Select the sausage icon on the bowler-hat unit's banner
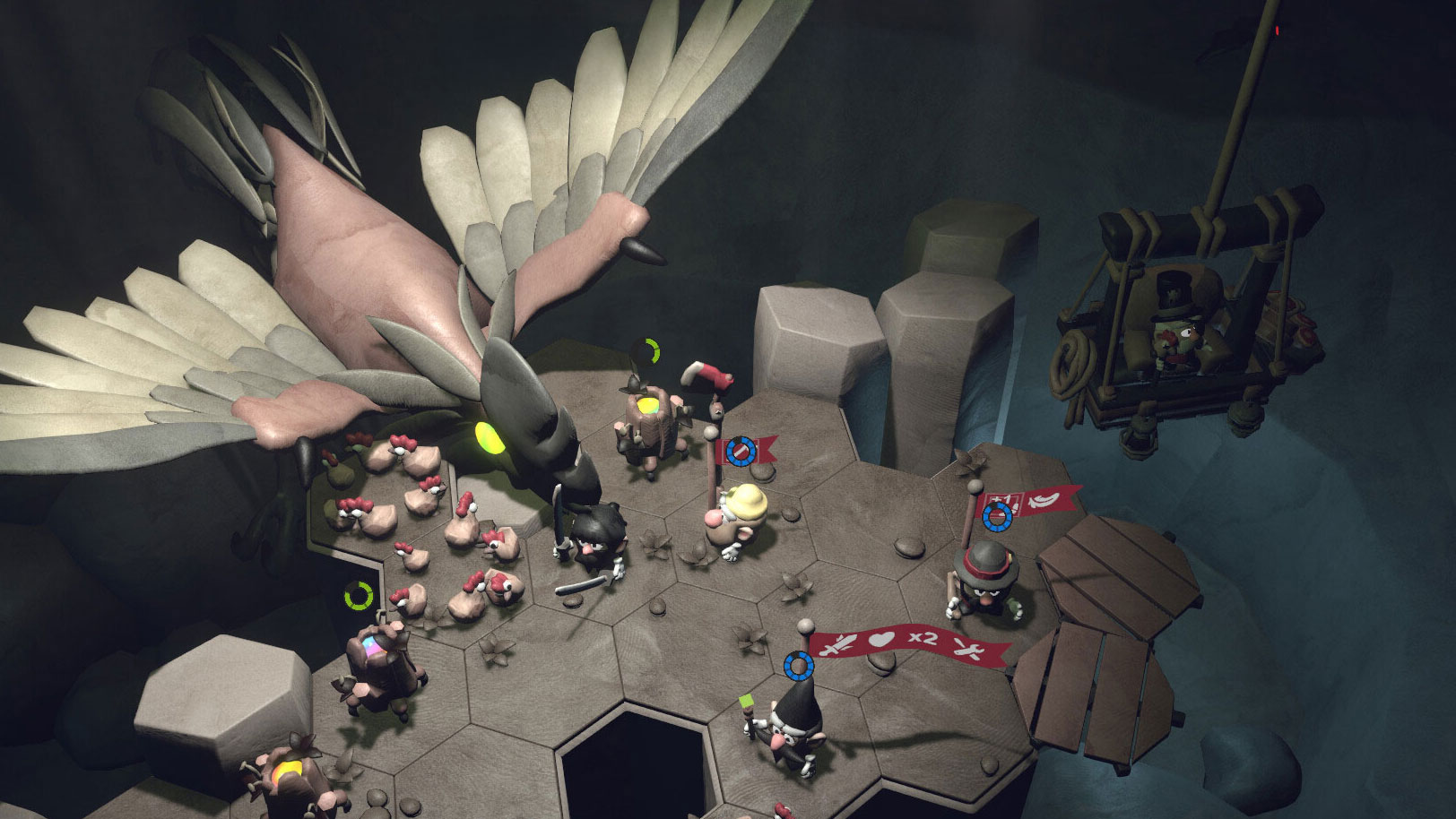Screen dimensions: 1456x819 1044,498
